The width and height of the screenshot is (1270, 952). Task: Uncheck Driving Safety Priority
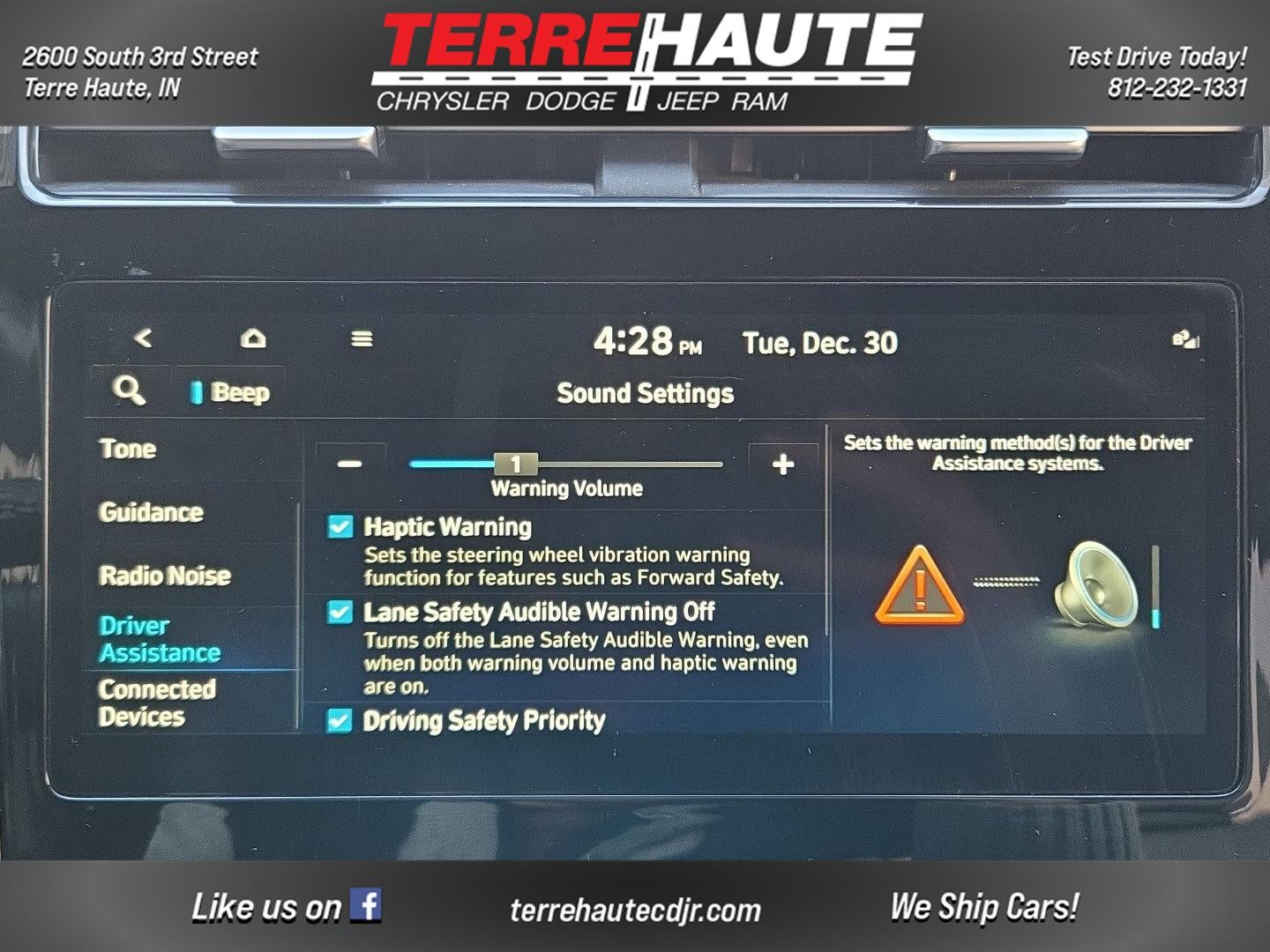[x=340, y=721]
